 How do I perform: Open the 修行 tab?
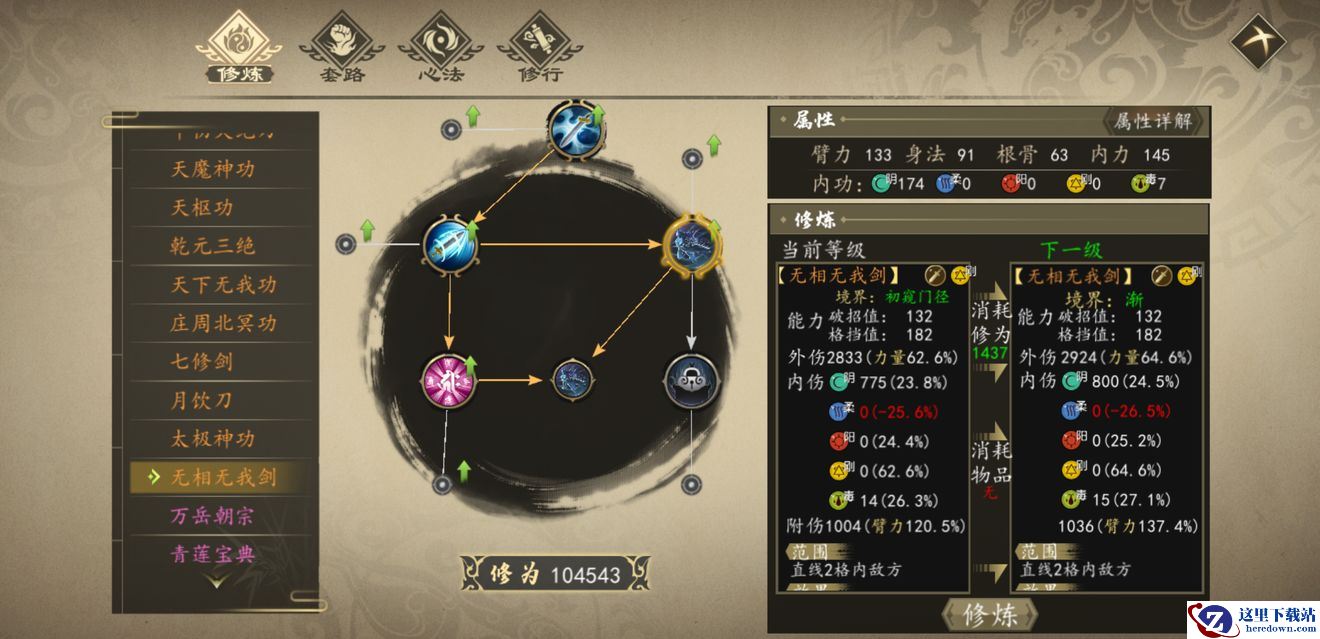click(x=540, y=47)
